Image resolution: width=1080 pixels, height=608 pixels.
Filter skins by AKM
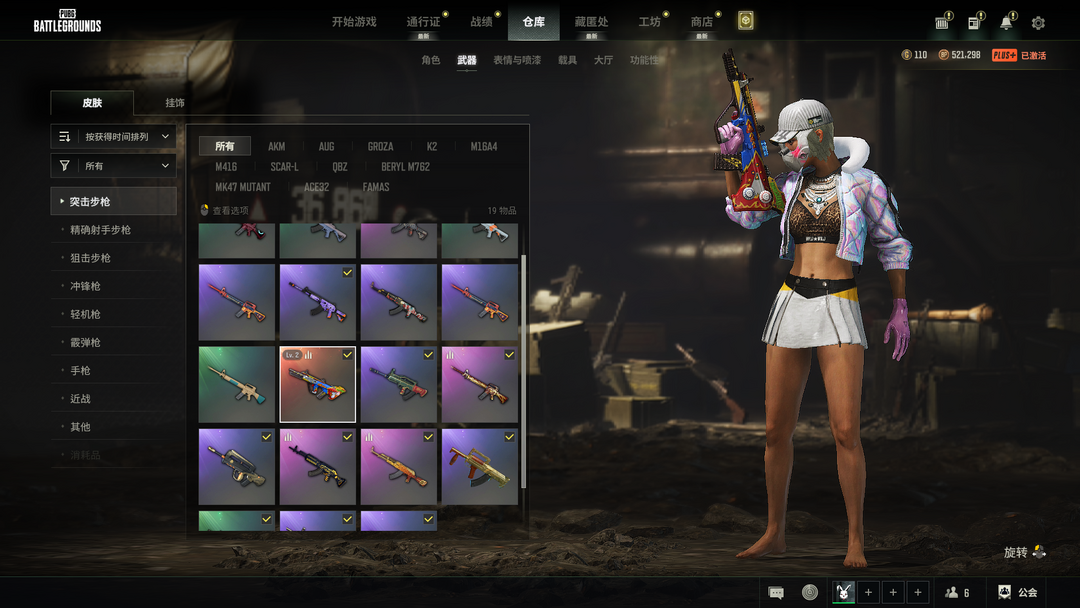pos(277,147)
